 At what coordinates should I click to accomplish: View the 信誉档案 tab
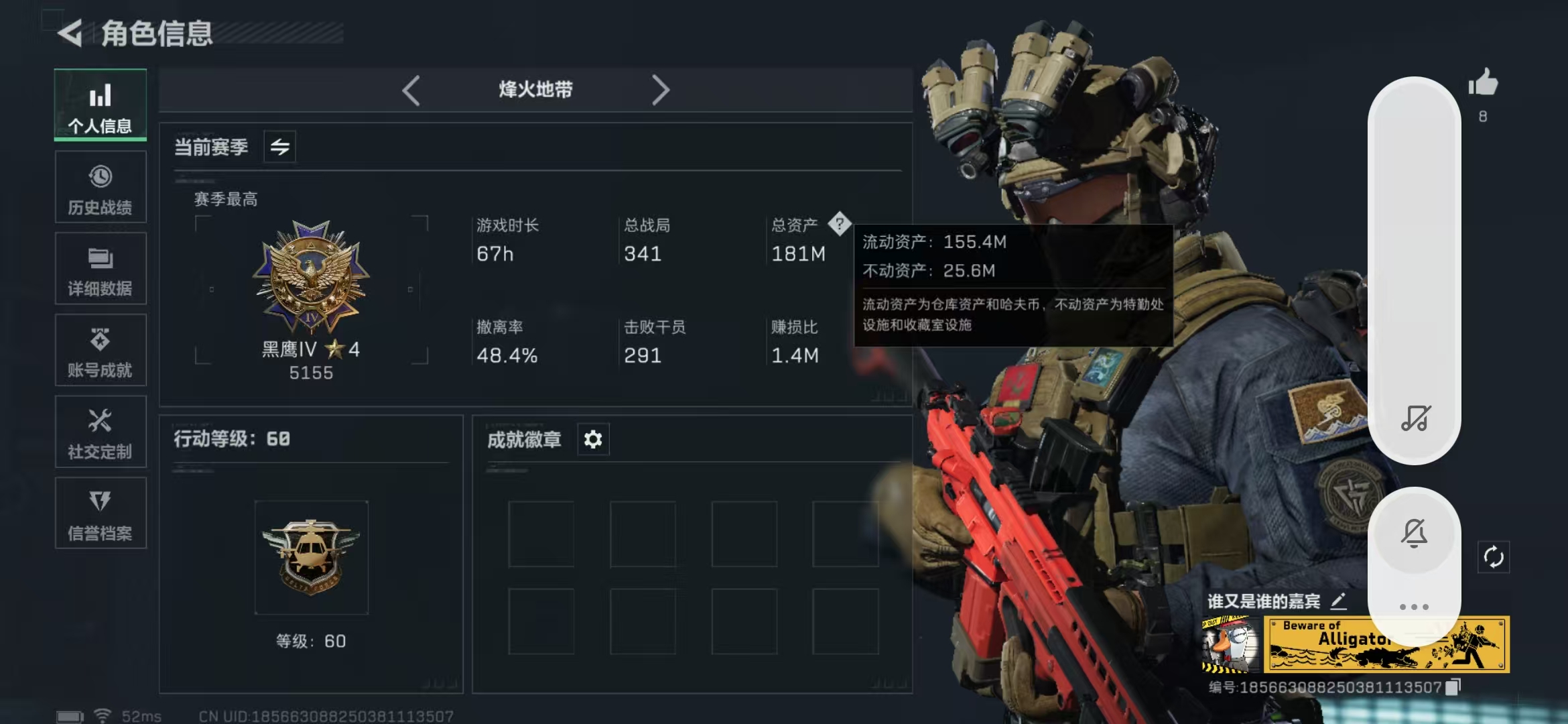point(101,514)
